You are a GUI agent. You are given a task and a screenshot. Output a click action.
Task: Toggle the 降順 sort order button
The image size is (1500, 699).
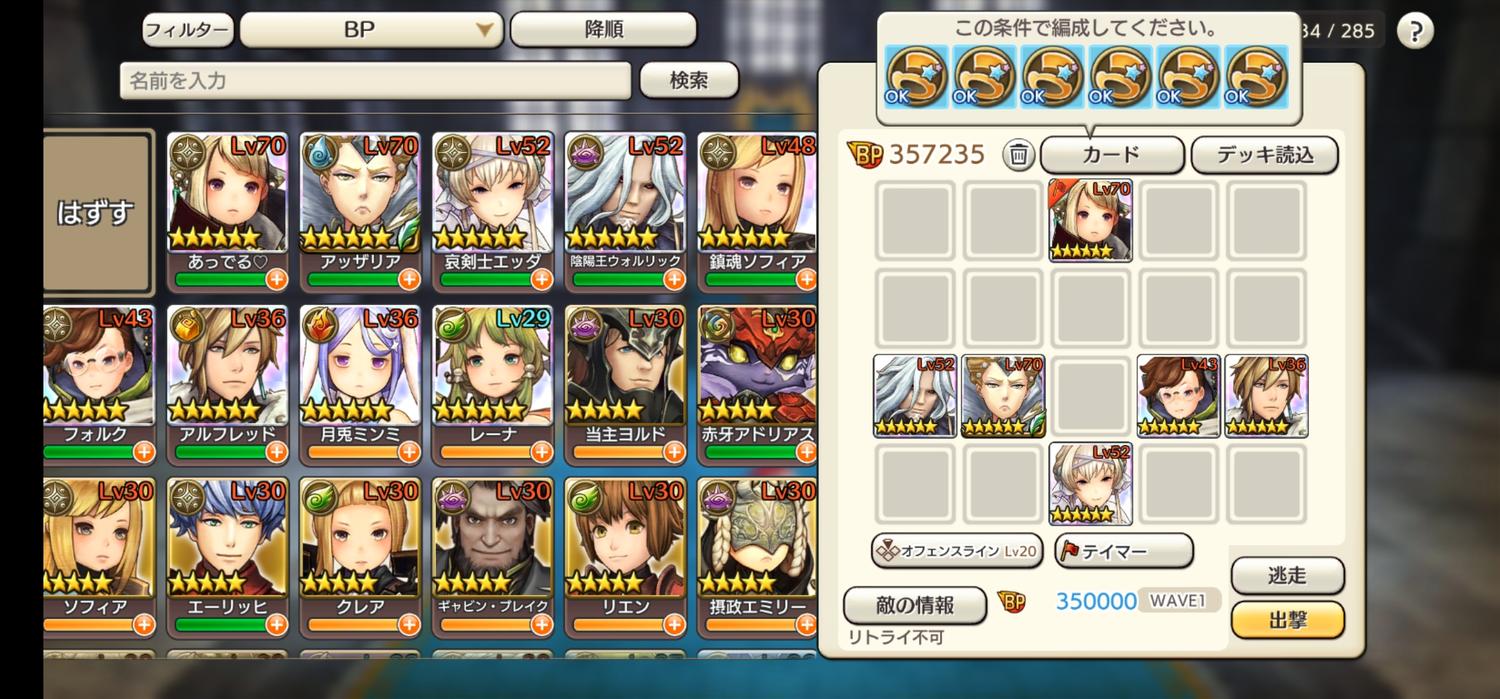(603, 30)
